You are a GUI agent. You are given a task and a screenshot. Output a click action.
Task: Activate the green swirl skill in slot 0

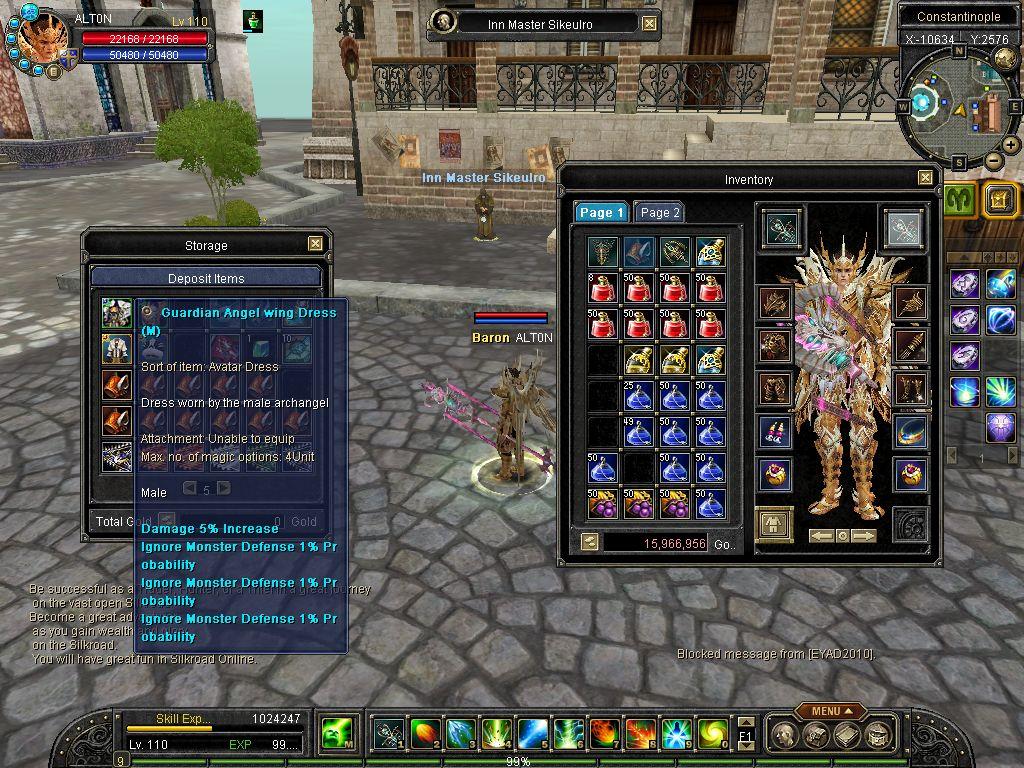711,735
